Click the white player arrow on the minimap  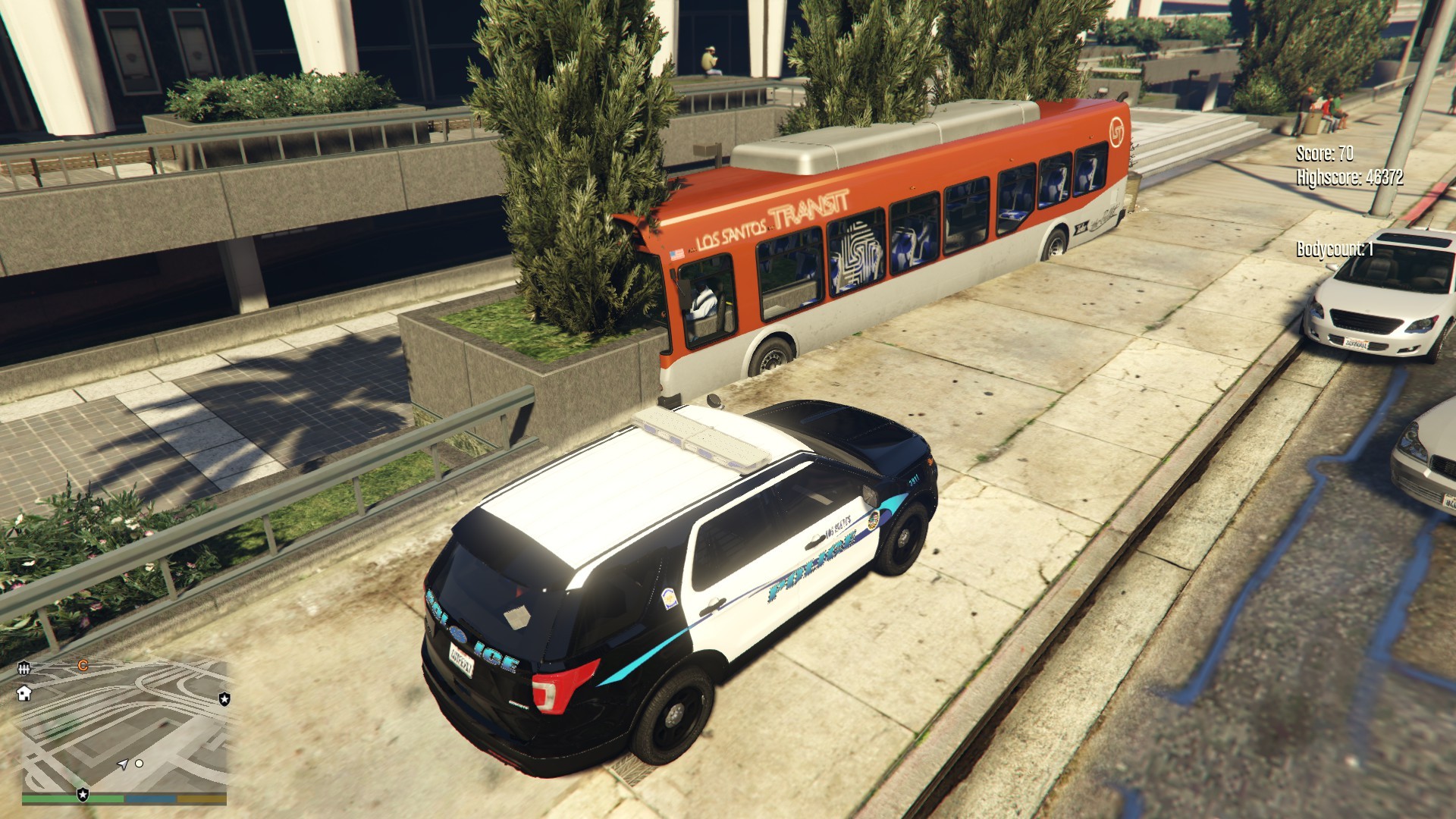[x=123, y=765]
